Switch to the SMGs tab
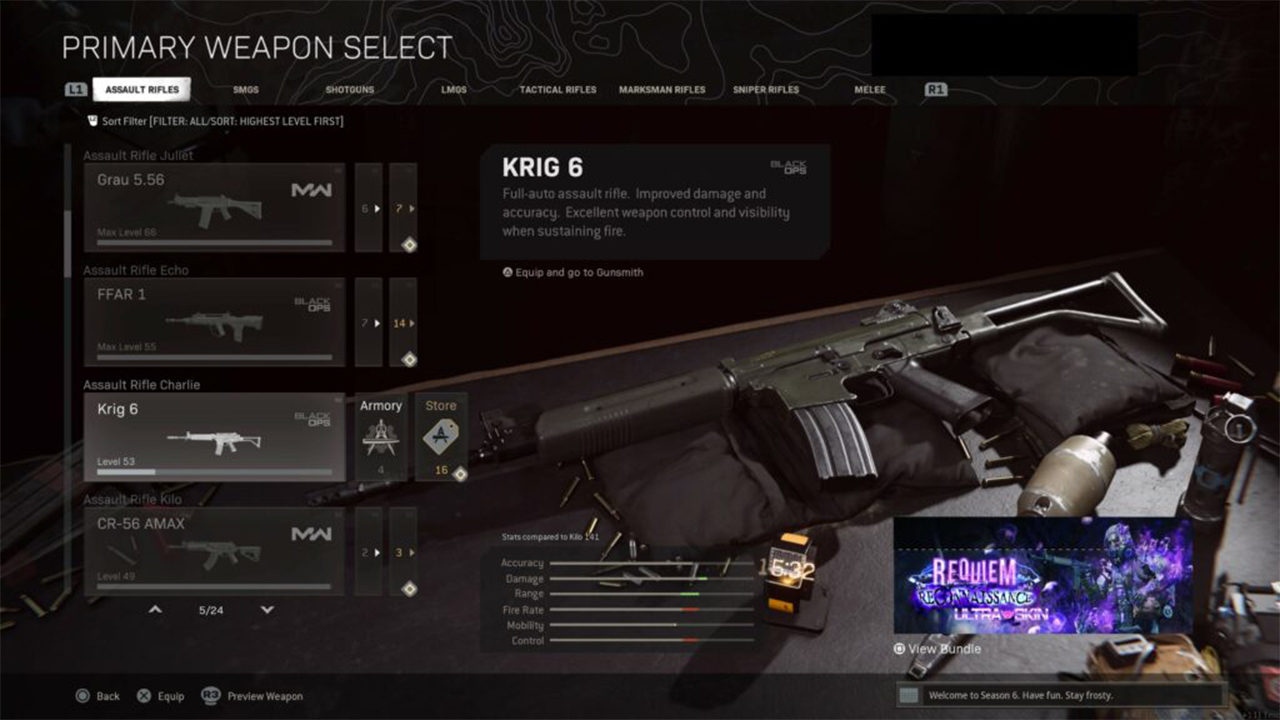This screenshot has width=1280, height=720. tap(246, 90)
